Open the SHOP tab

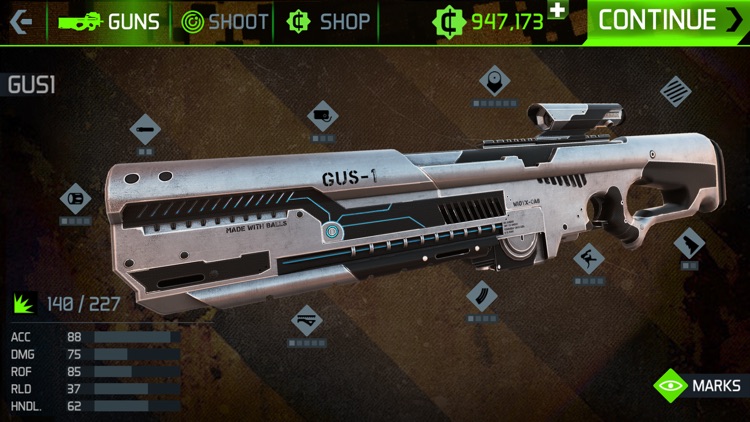click(328, 21)
